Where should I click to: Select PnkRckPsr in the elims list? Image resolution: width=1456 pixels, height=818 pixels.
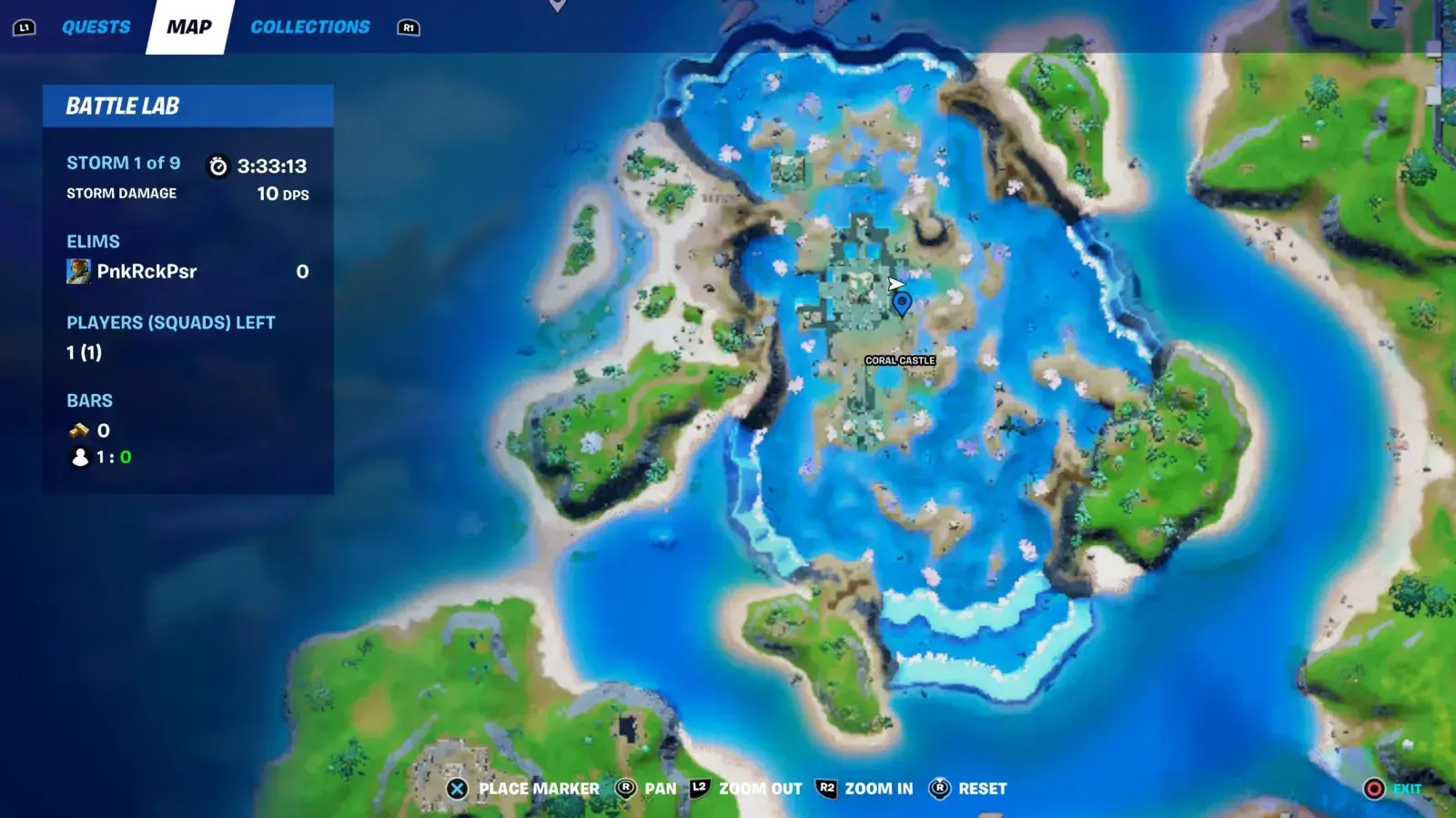(x=147, y=271)
